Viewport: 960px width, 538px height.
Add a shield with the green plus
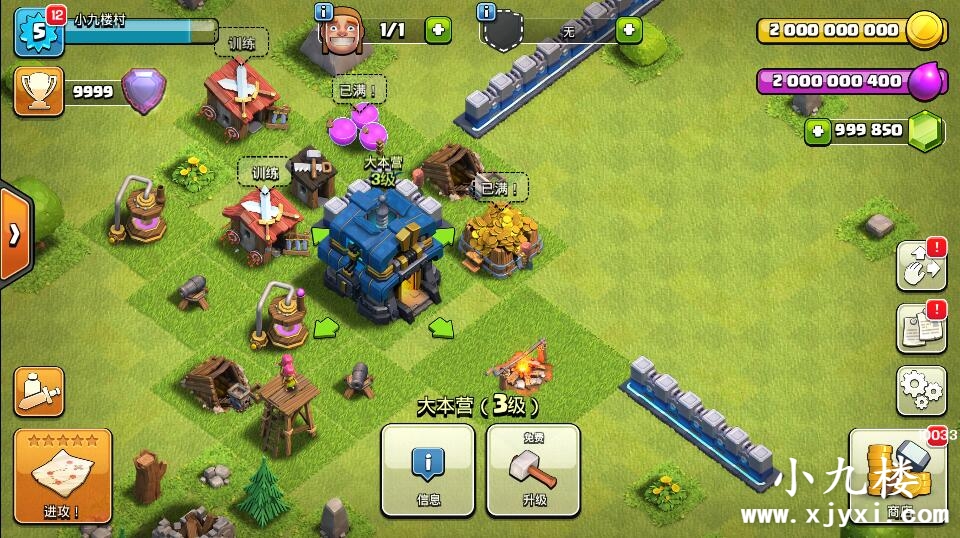(628, 30)
